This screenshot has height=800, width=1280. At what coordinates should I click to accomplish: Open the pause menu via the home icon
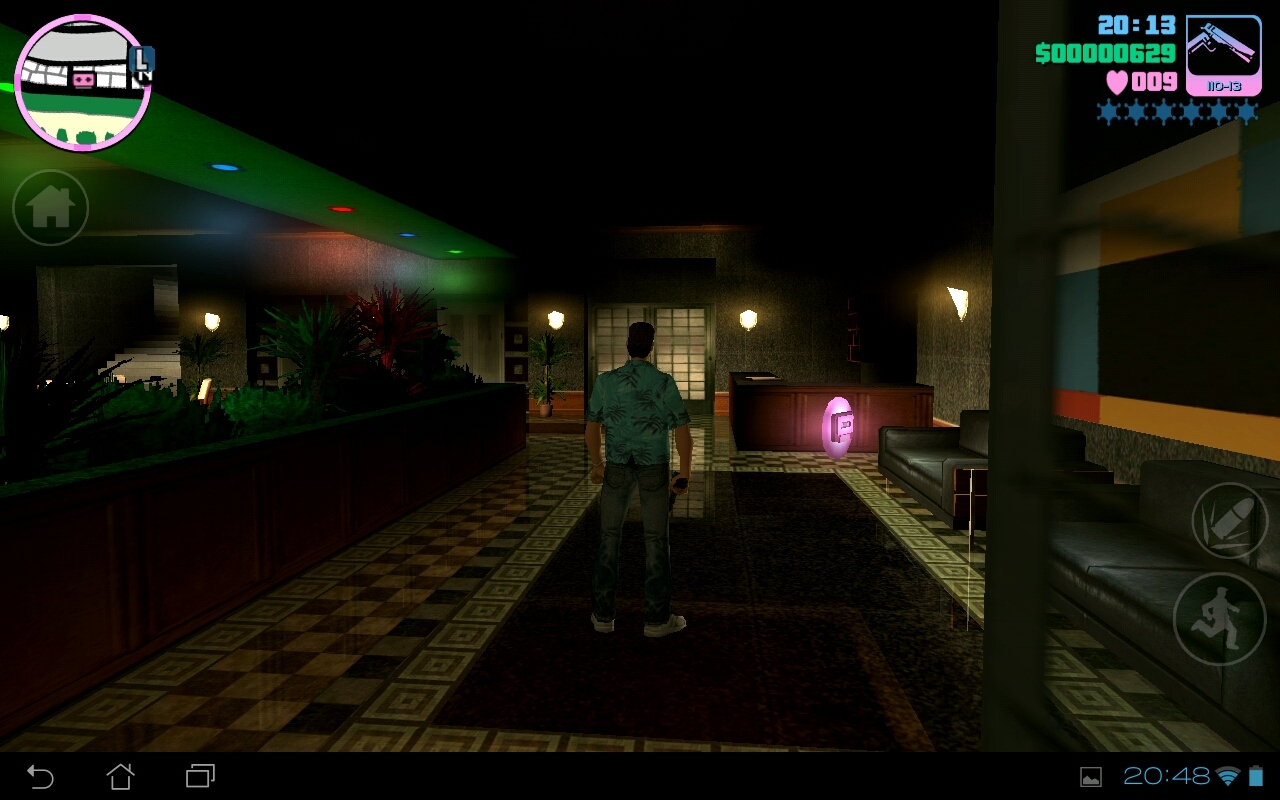click(x=49, y=207)
